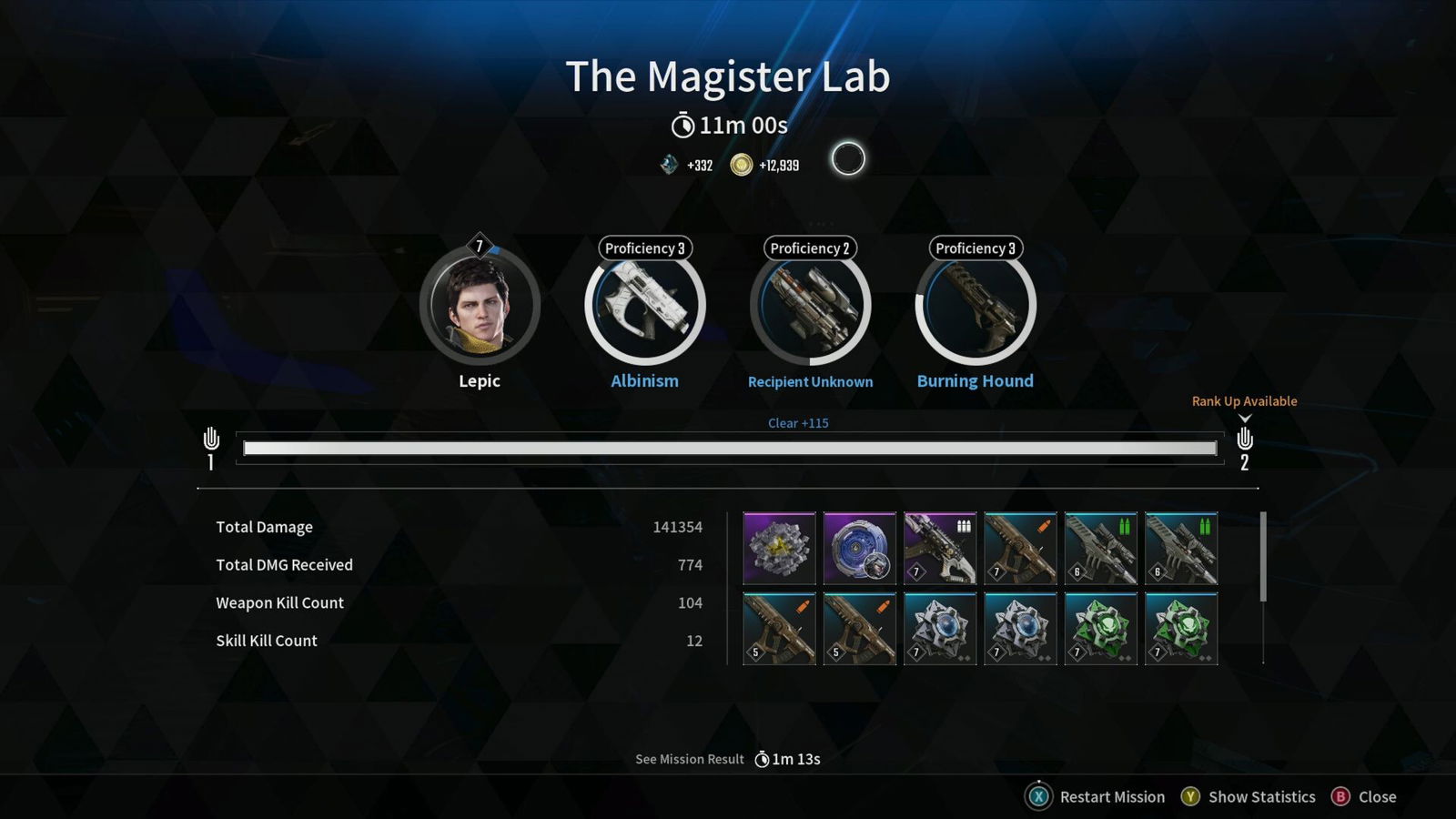This screenshot has width=1456, height=819.
Task: Select the Lepic character portrait
Action: click(480, 306)
